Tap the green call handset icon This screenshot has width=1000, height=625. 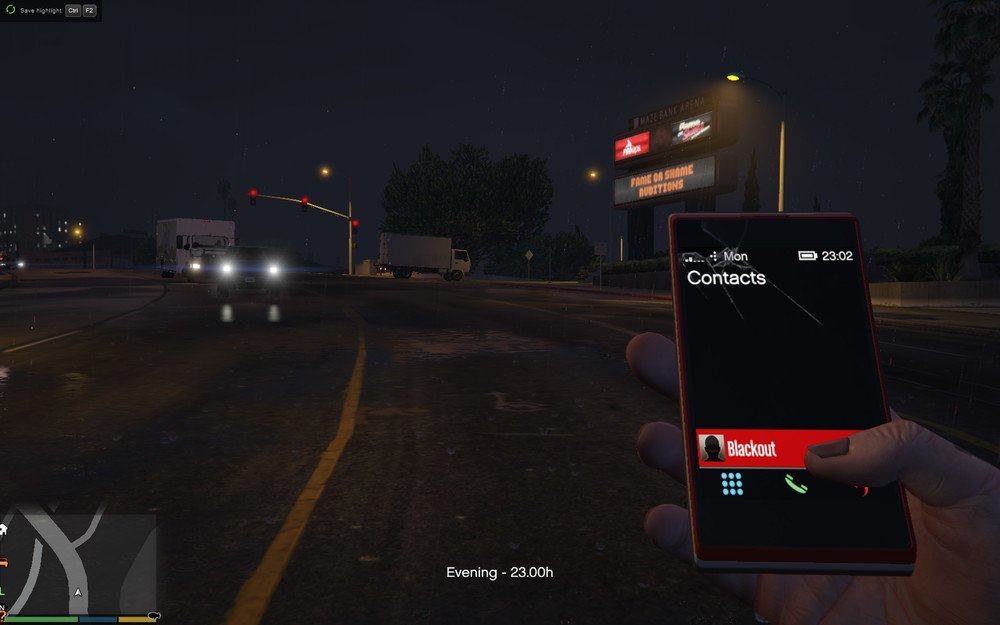[x=795, y=485]
